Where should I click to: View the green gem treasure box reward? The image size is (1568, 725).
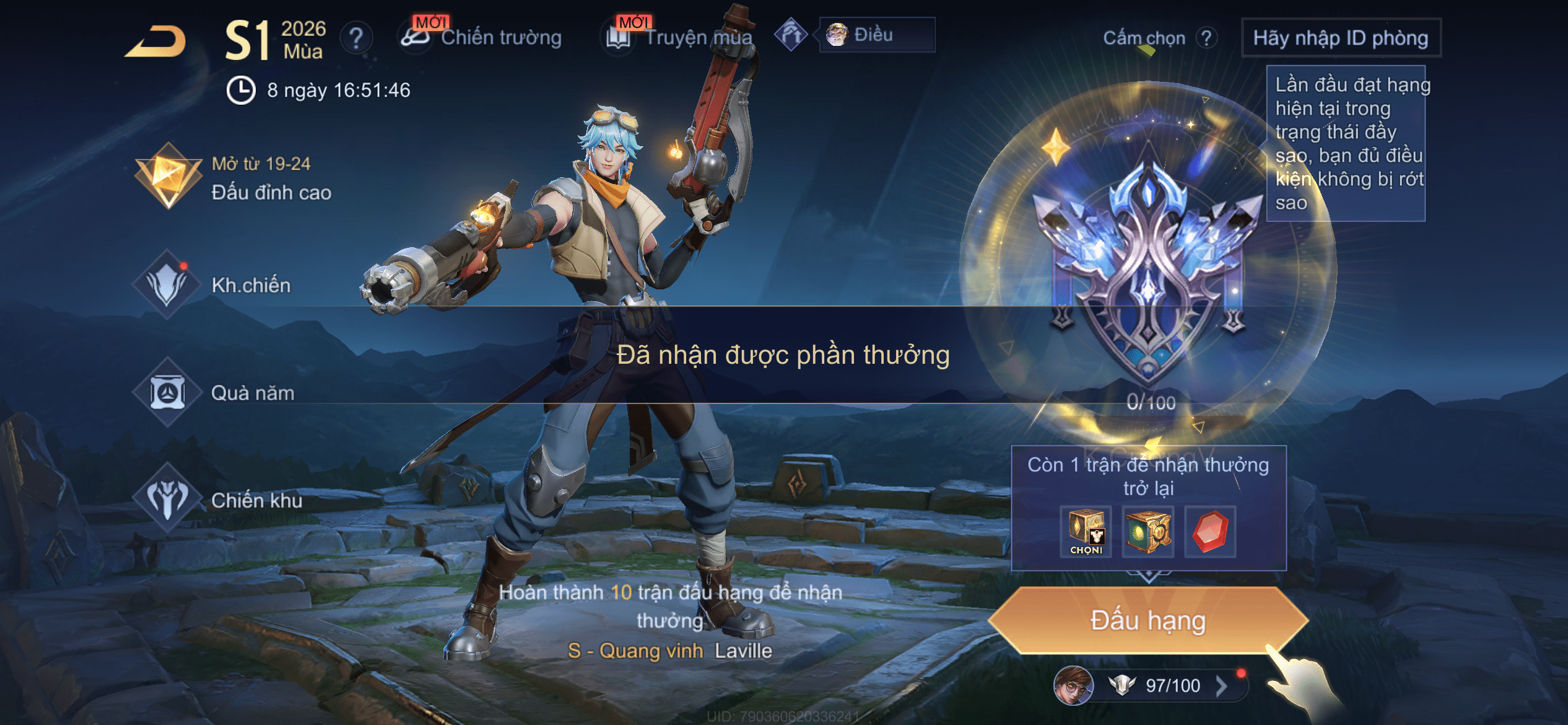pos(1148,532)
